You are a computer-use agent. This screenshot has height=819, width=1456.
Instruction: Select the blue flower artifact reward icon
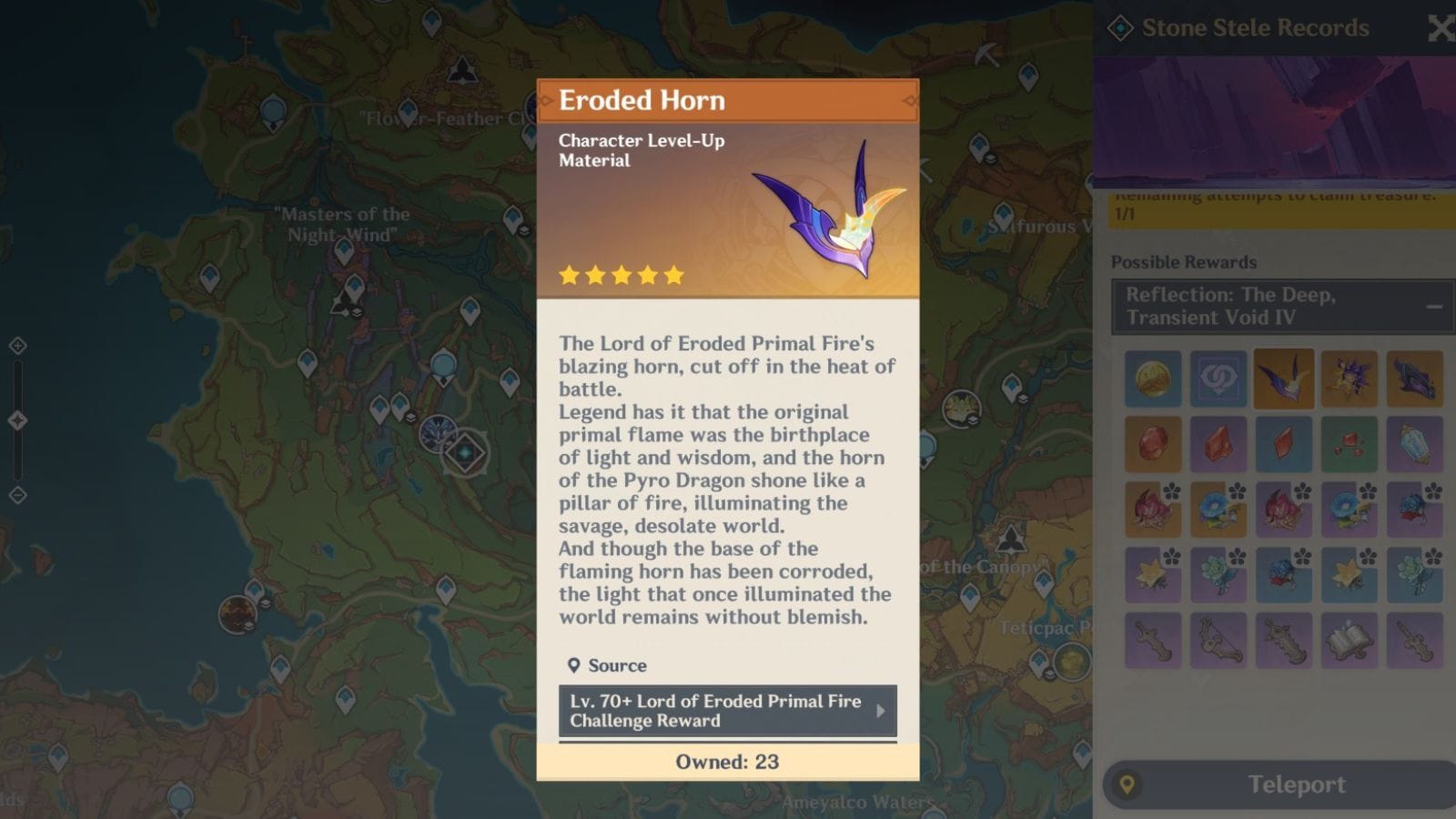(x=1218, y=510)
